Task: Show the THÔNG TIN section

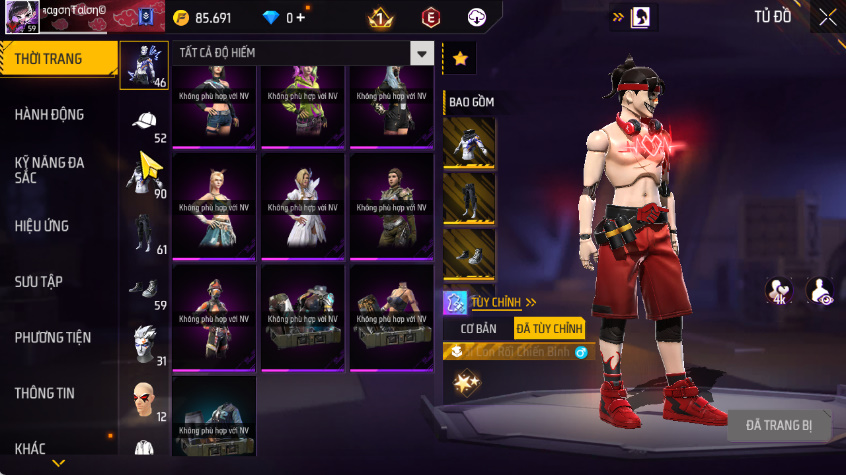Action: [44, 393]
